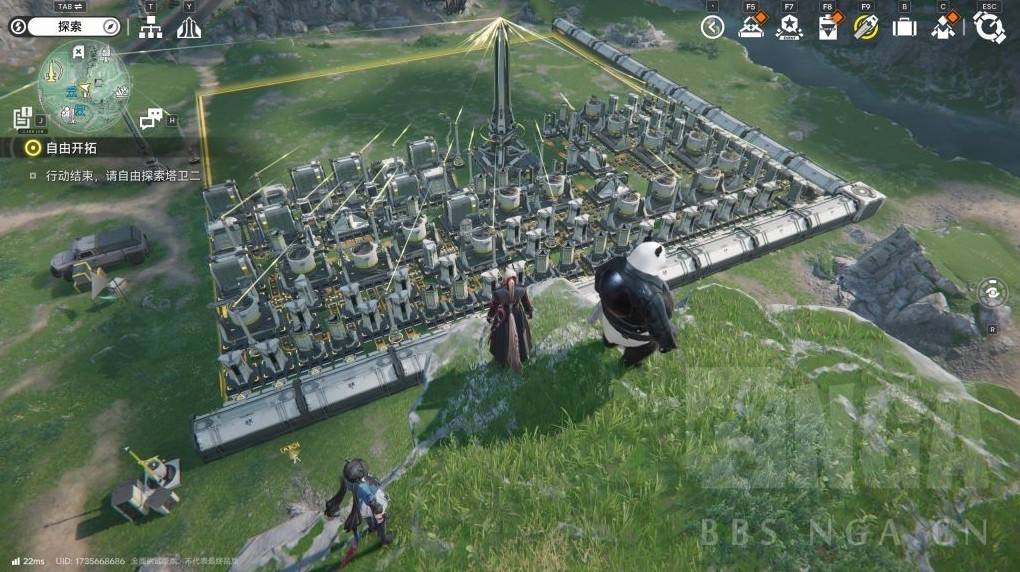Open the task log document icon
The image size is (1020, 572).
point(23,118)
